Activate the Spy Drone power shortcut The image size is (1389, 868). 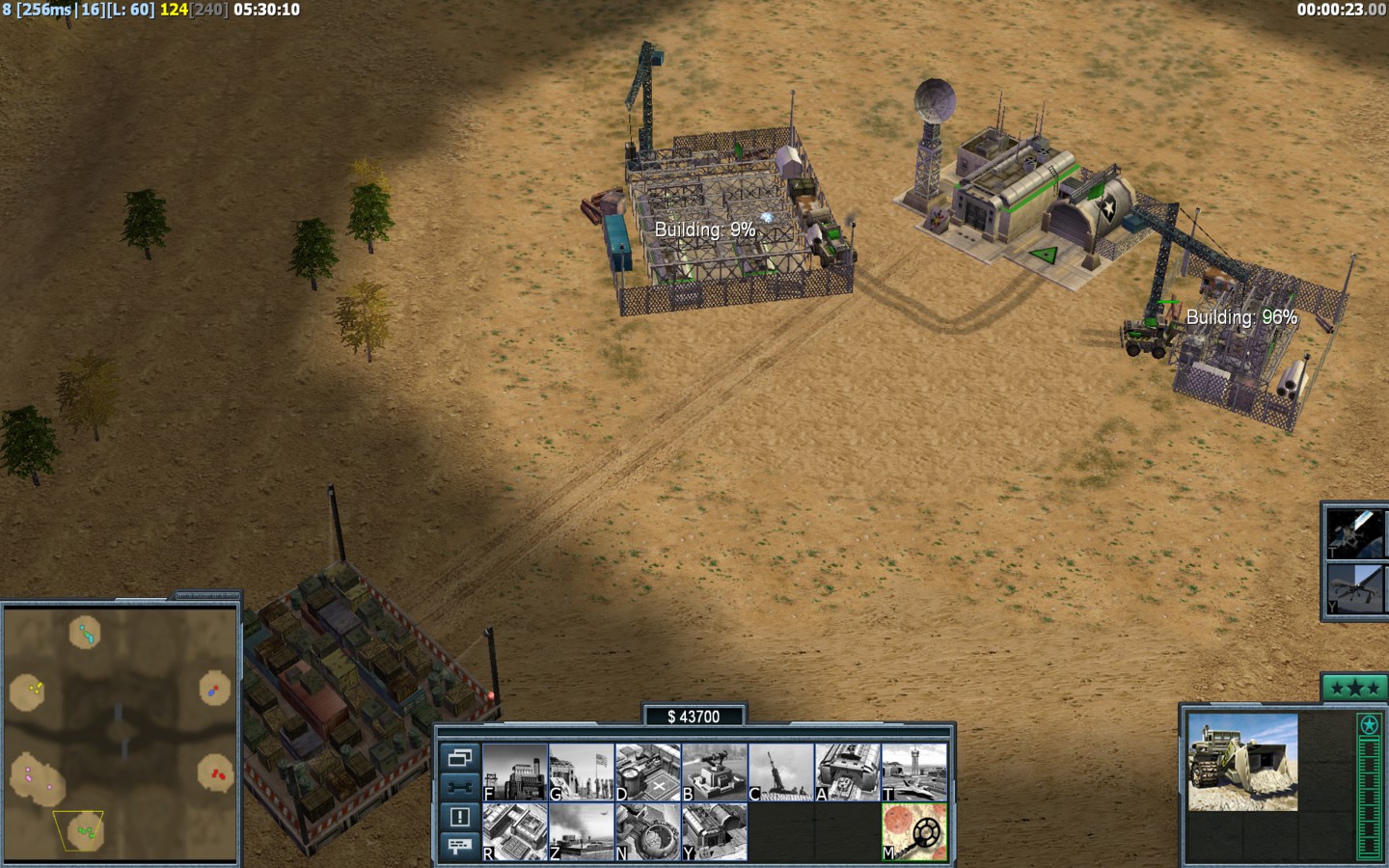[1355, 588]
